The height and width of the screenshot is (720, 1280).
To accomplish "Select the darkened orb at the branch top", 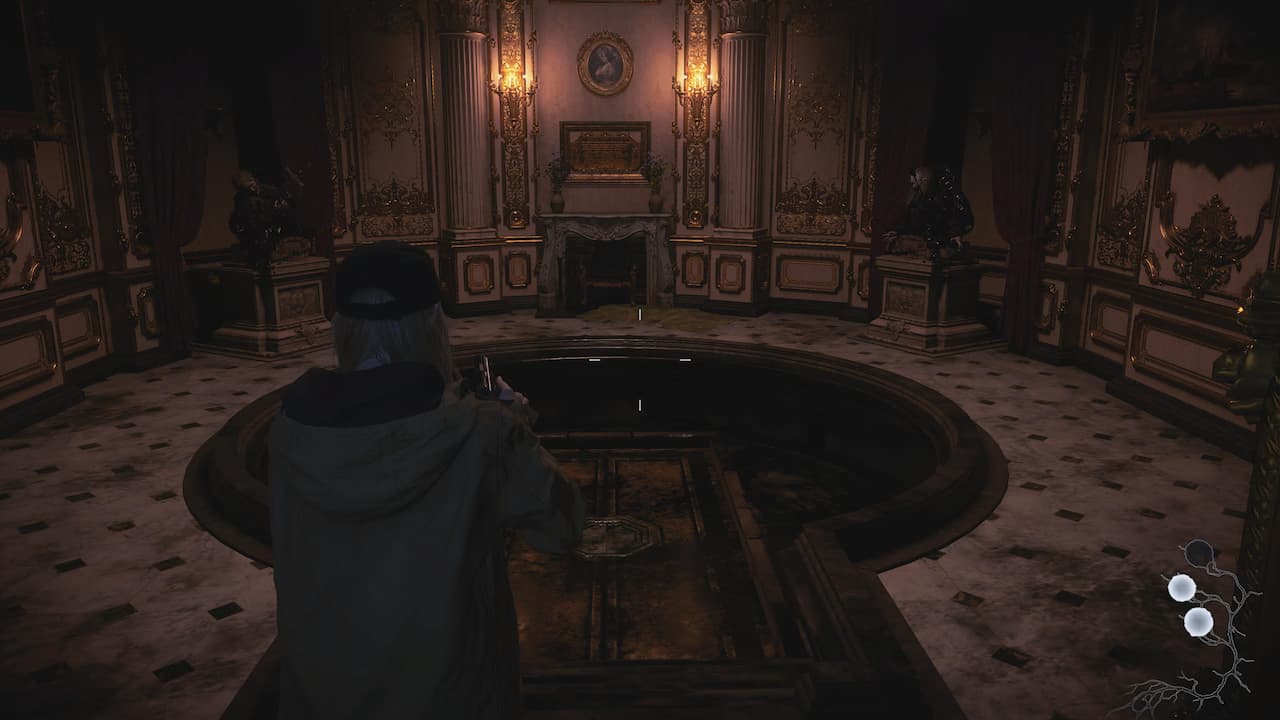I will (x=1196, y=553).
